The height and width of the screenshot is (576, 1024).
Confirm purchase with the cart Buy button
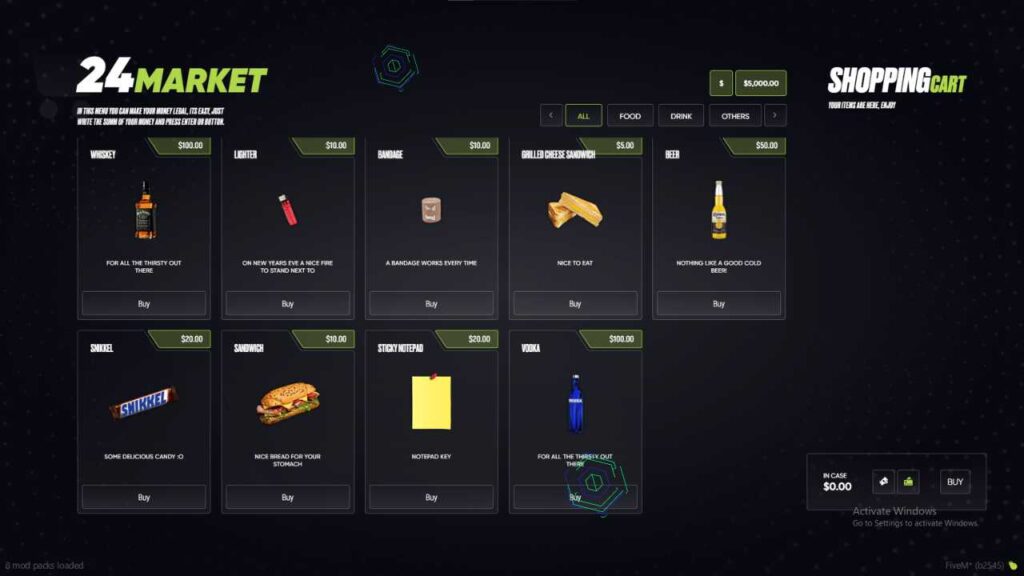[x=955, y=482]
